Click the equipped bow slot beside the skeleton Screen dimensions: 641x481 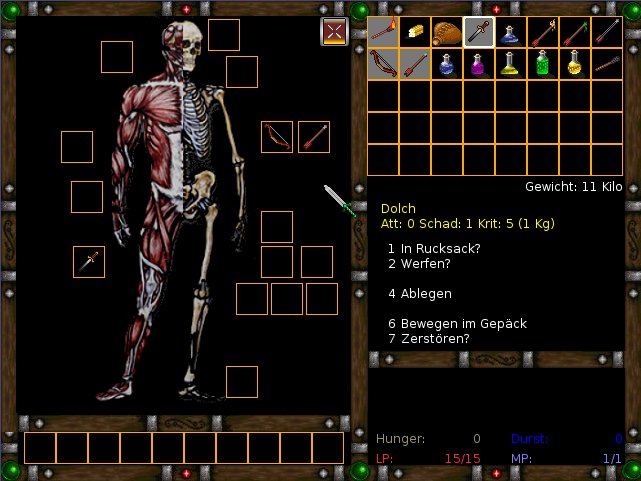[277, 137]
